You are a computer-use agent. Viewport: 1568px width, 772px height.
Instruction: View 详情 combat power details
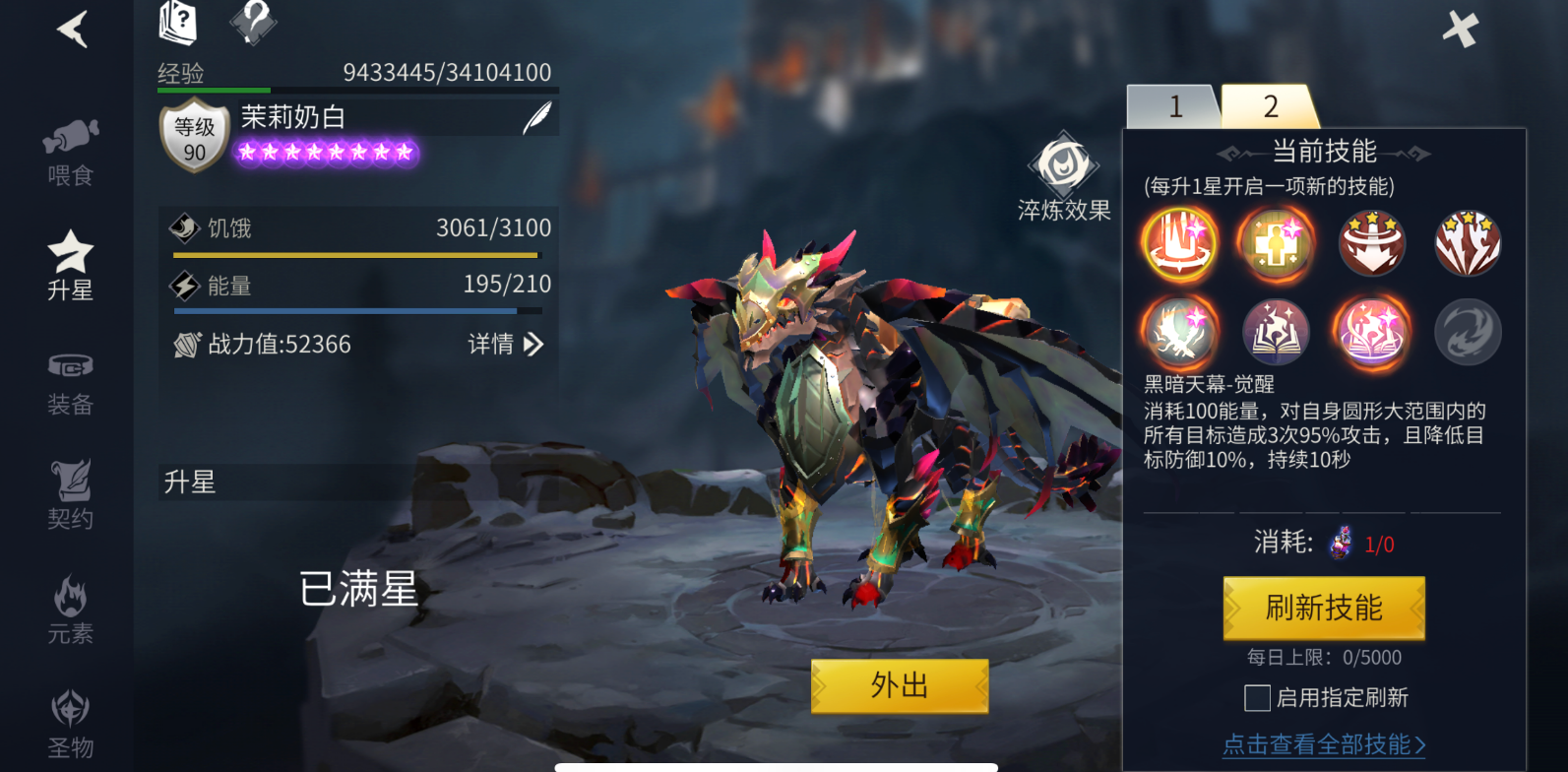[505, 344]
